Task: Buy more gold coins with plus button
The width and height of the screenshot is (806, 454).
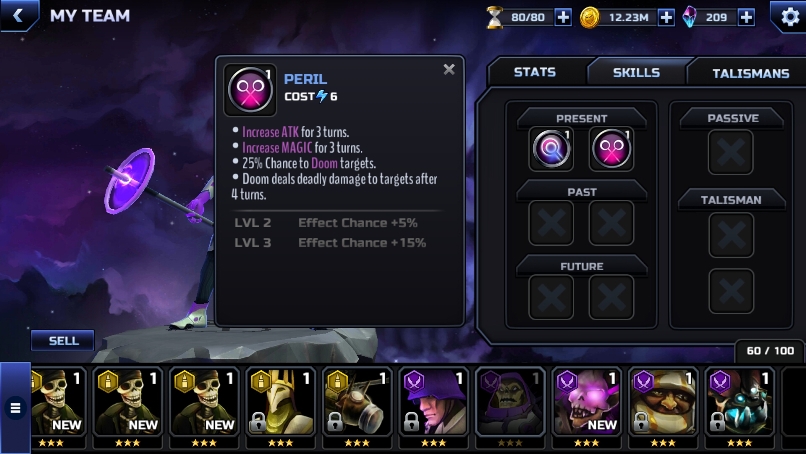Action: pos(666,17)
